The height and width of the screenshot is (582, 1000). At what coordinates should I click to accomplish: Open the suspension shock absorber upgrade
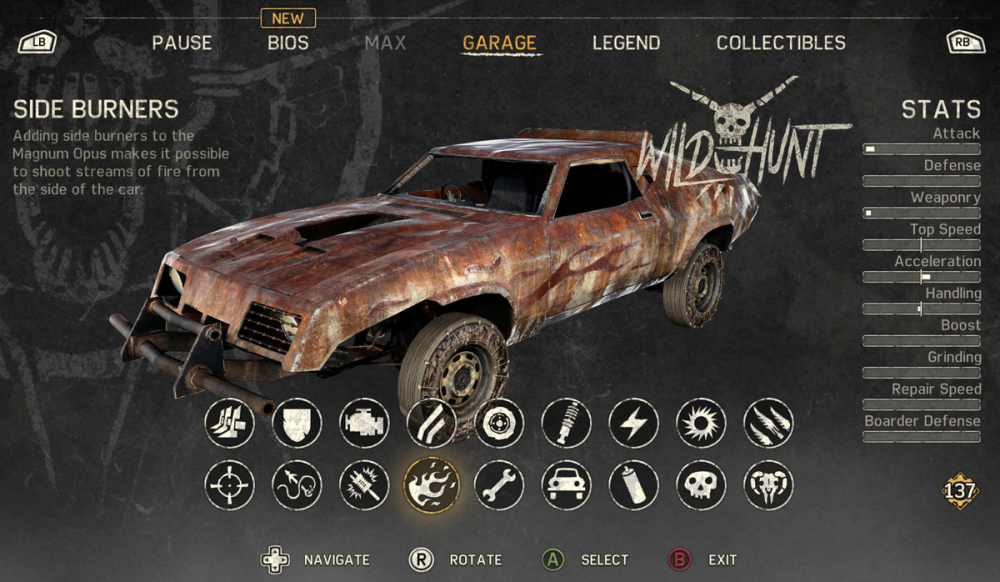pos(566,423)
